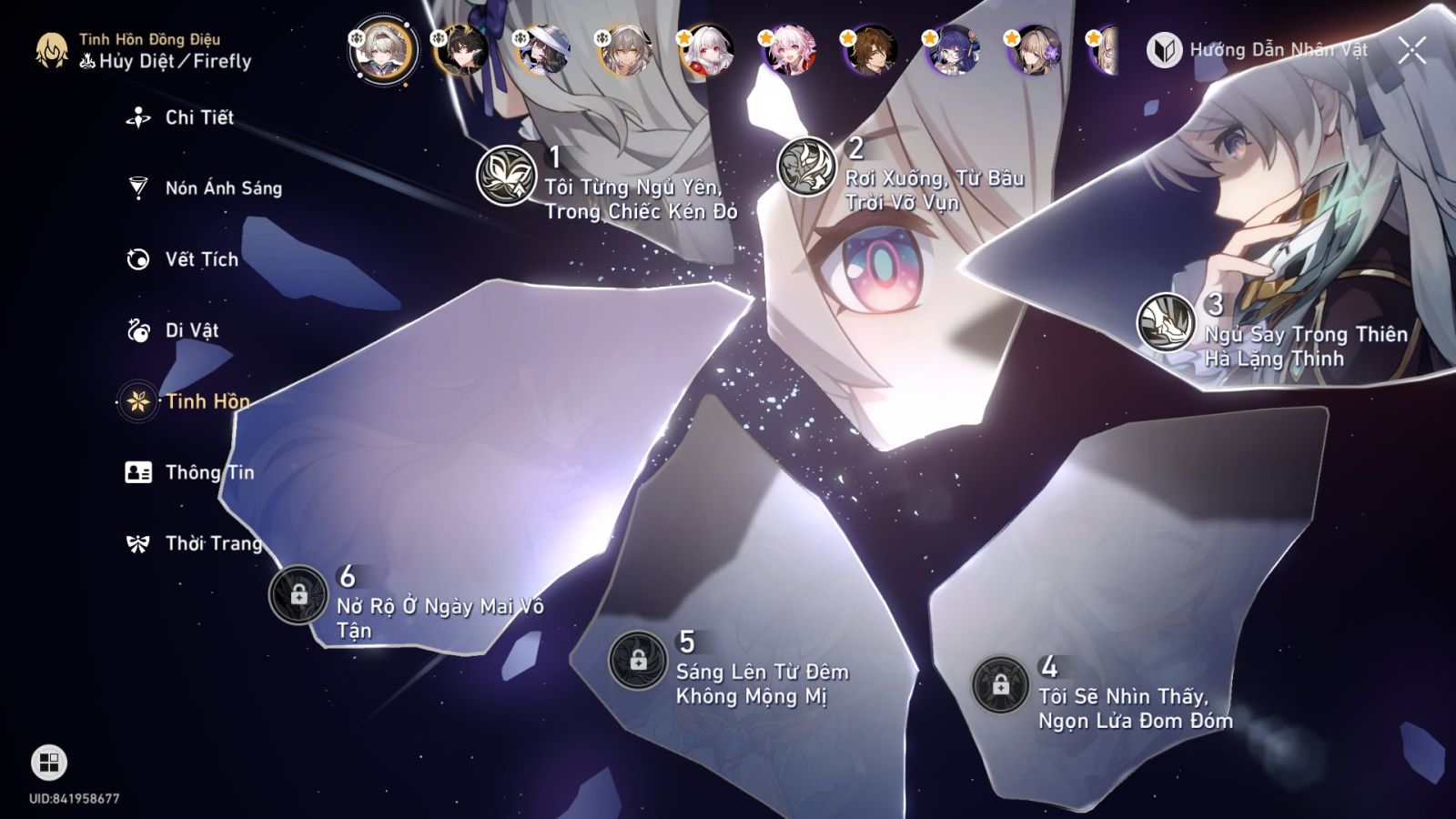Viewport: 1456px width, 819px height.
Task: Select the Nón Ánh Sáng funnel icon
Action: 136,187
